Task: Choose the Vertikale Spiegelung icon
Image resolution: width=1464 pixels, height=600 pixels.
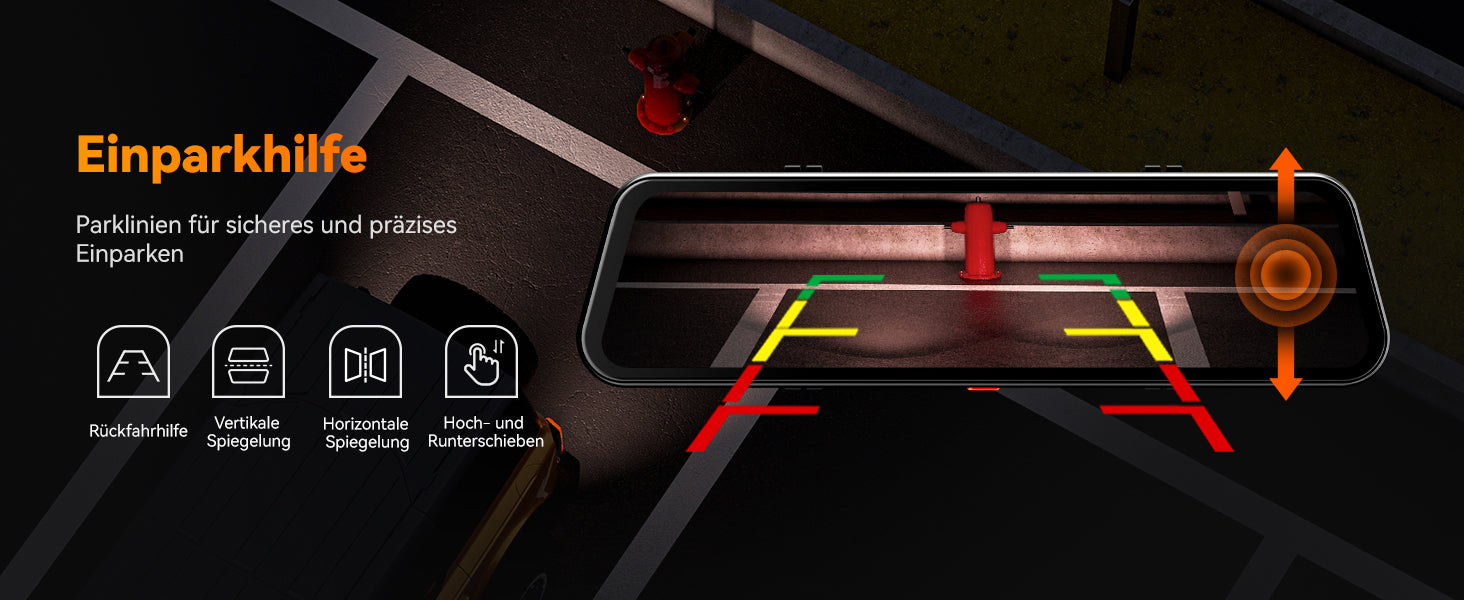Action: 249,362
